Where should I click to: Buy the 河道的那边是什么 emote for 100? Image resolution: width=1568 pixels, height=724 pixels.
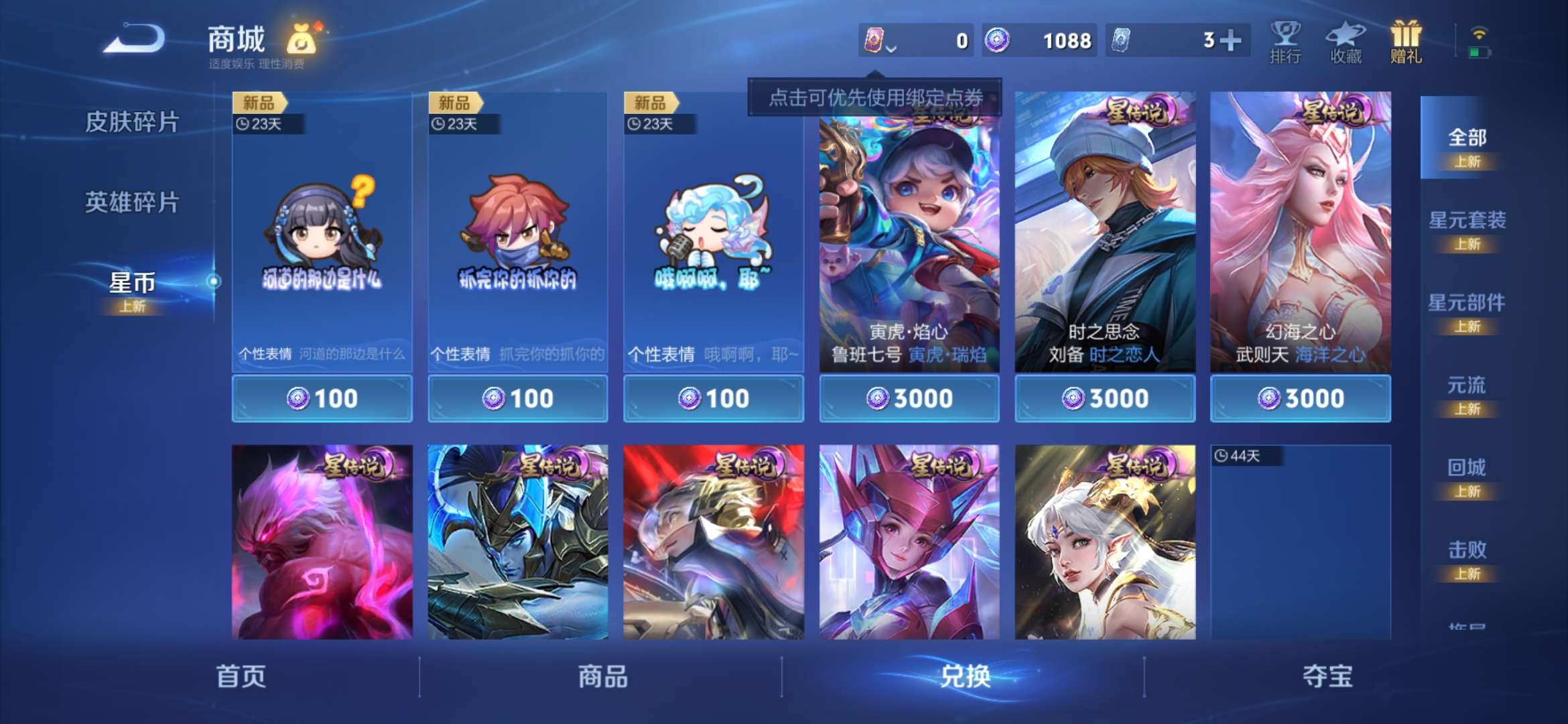click(x=322, y=398)
